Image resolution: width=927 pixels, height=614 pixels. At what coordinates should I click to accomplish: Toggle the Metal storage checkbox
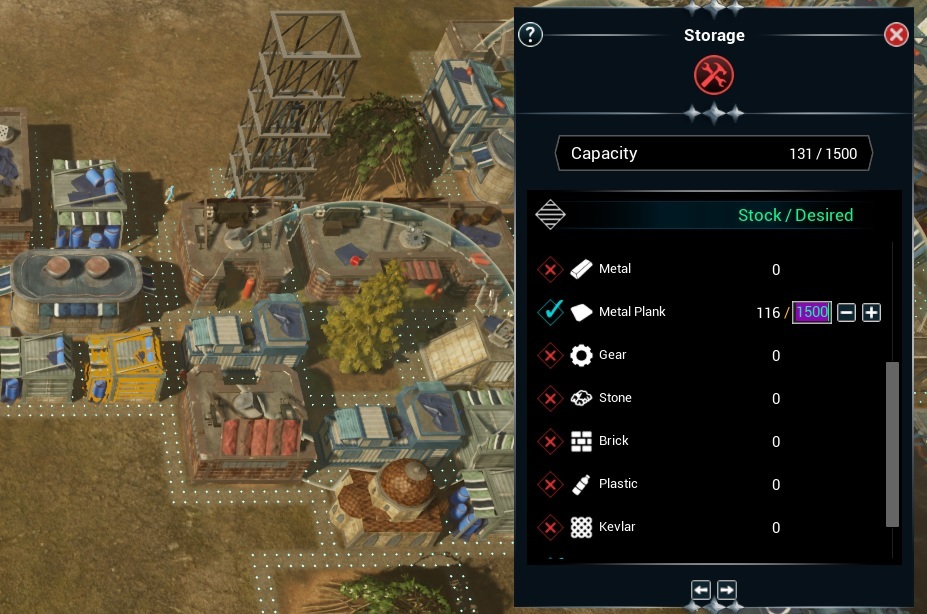click(x=550, y=269)
